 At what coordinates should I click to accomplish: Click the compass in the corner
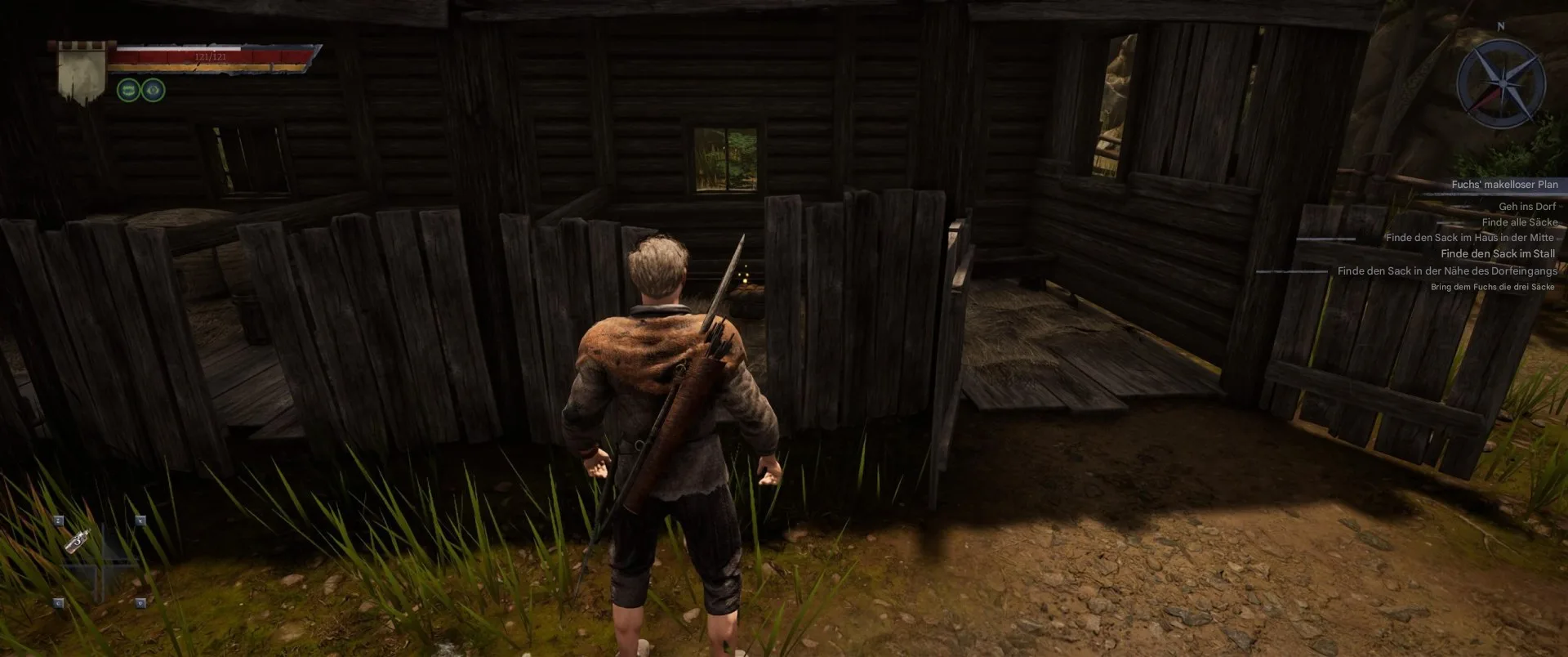(x=1501, y=83)
